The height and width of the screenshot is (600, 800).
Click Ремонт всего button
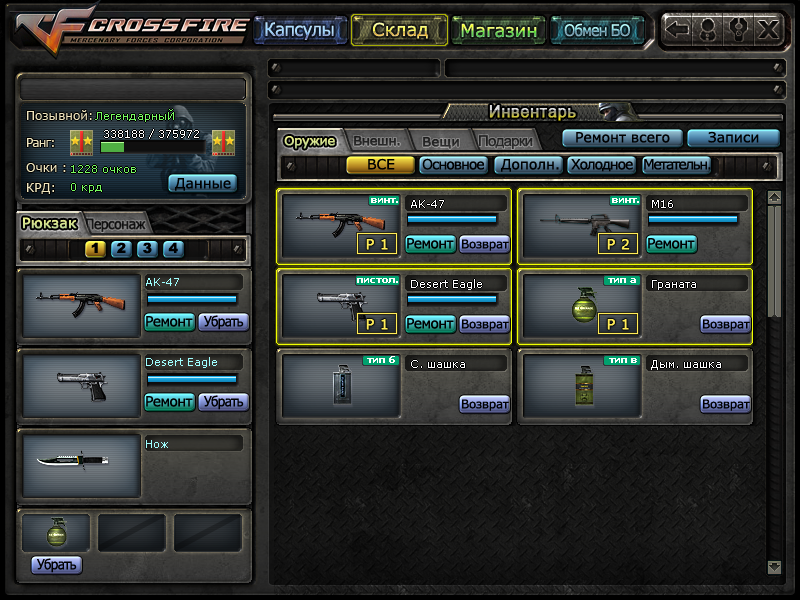tap(622, 138)
